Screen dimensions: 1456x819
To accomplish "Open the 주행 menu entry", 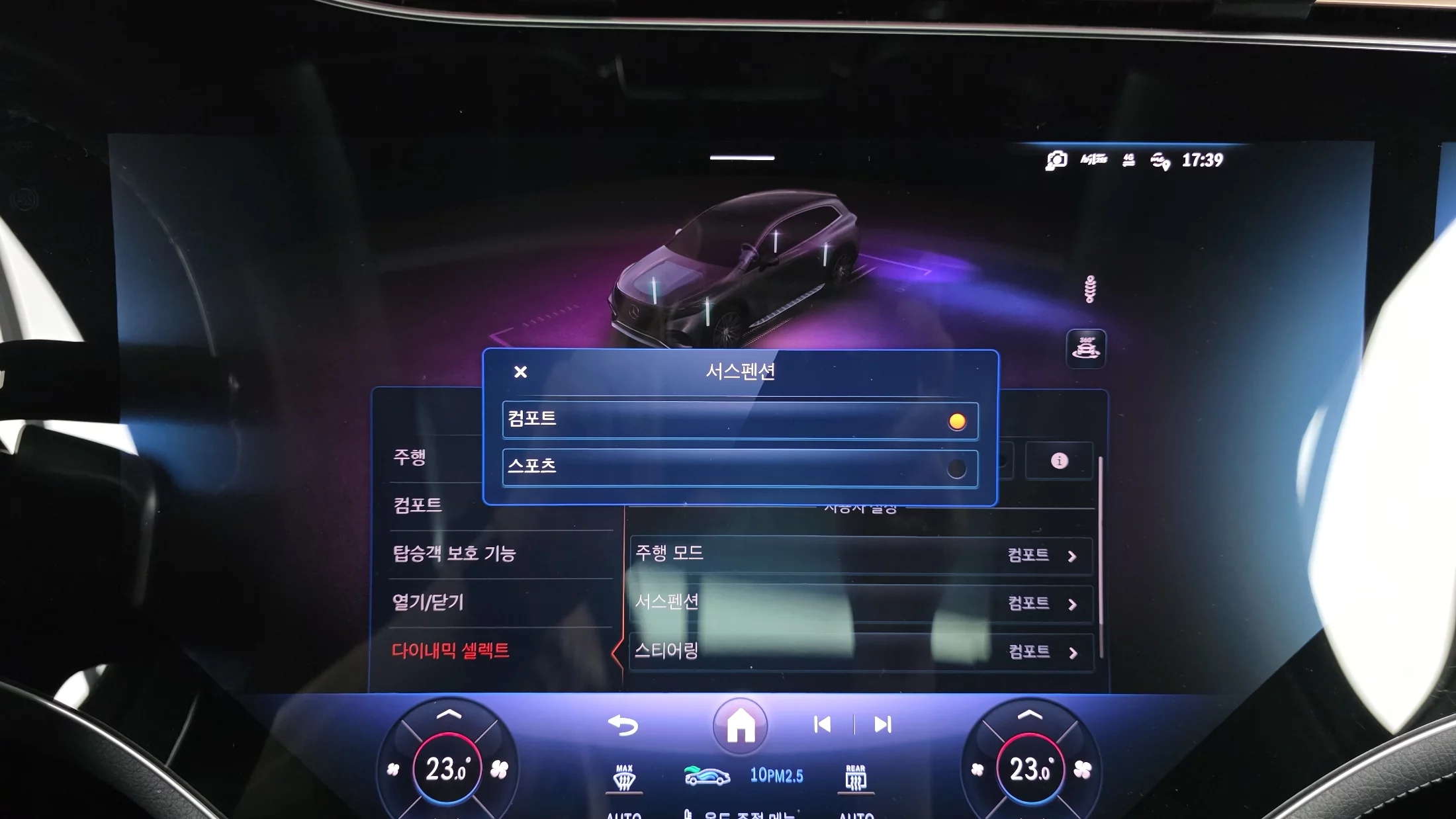I will [410, 457].
